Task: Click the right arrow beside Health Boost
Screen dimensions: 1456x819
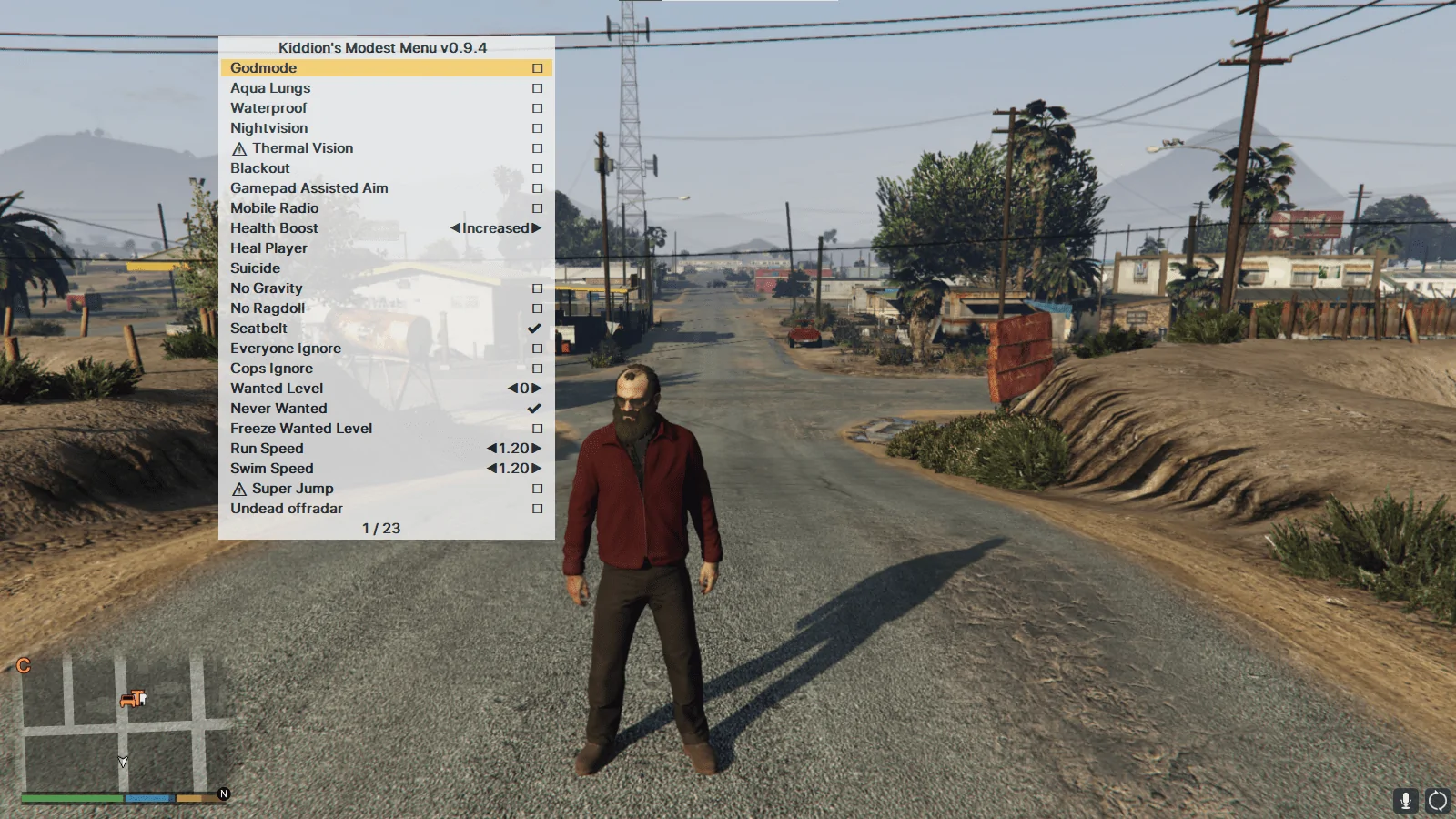Action: click(537, 228)
